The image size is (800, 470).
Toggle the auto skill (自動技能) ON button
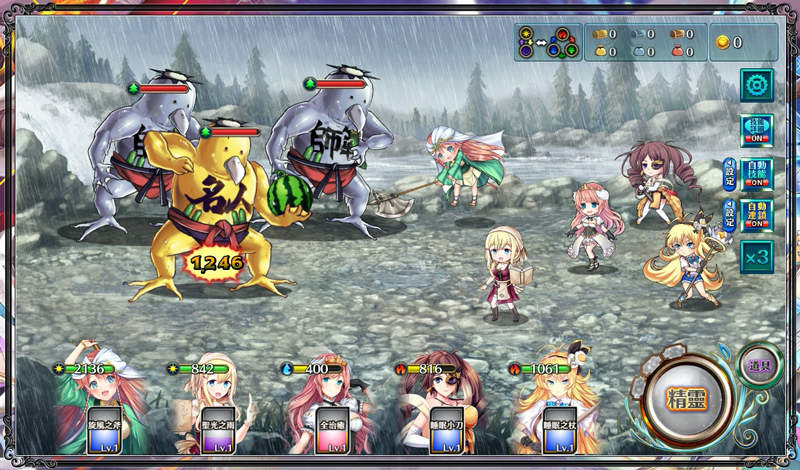(x=757, y=173)
